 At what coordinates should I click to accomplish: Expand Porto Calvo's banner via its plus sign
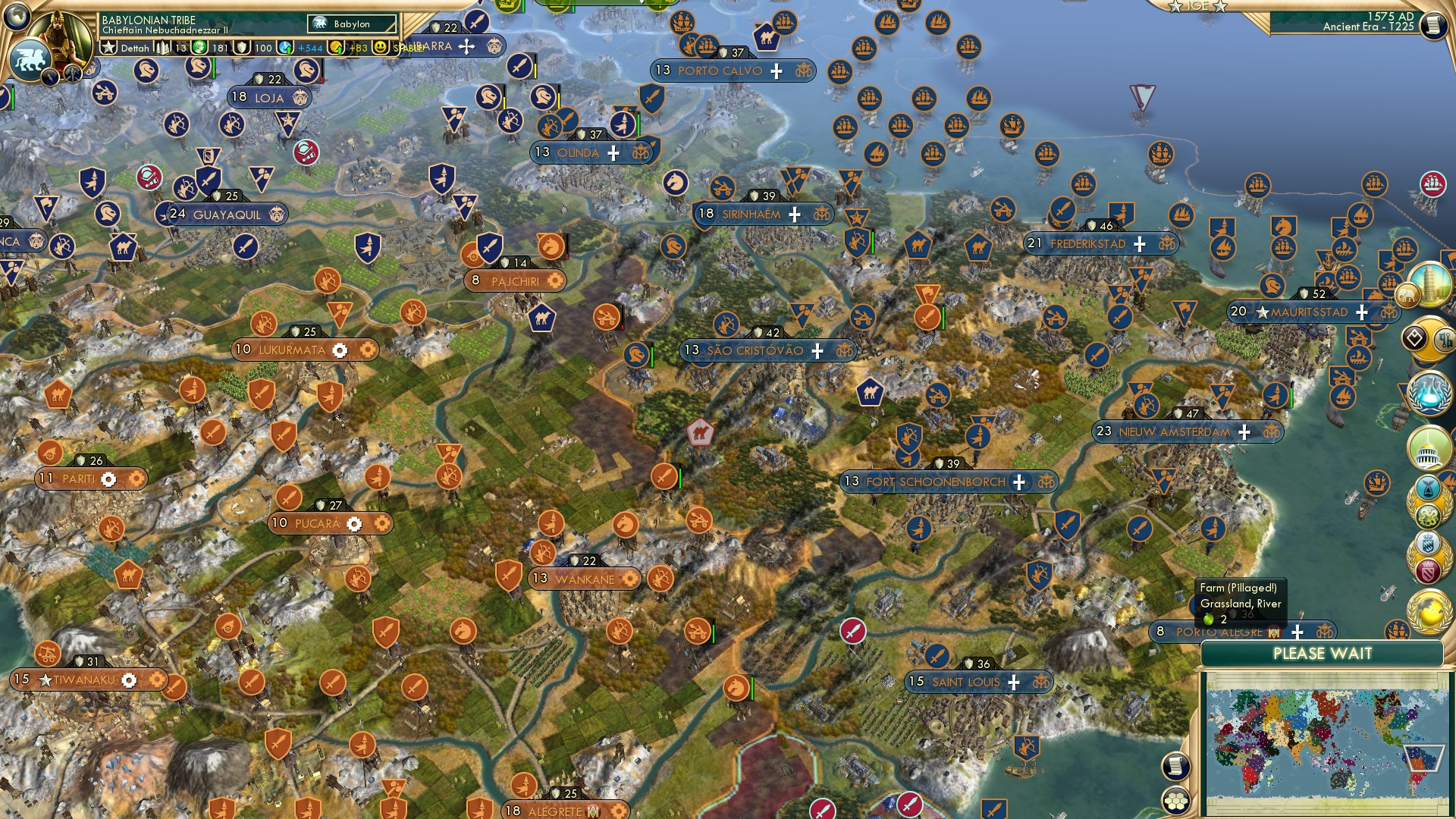775,71
